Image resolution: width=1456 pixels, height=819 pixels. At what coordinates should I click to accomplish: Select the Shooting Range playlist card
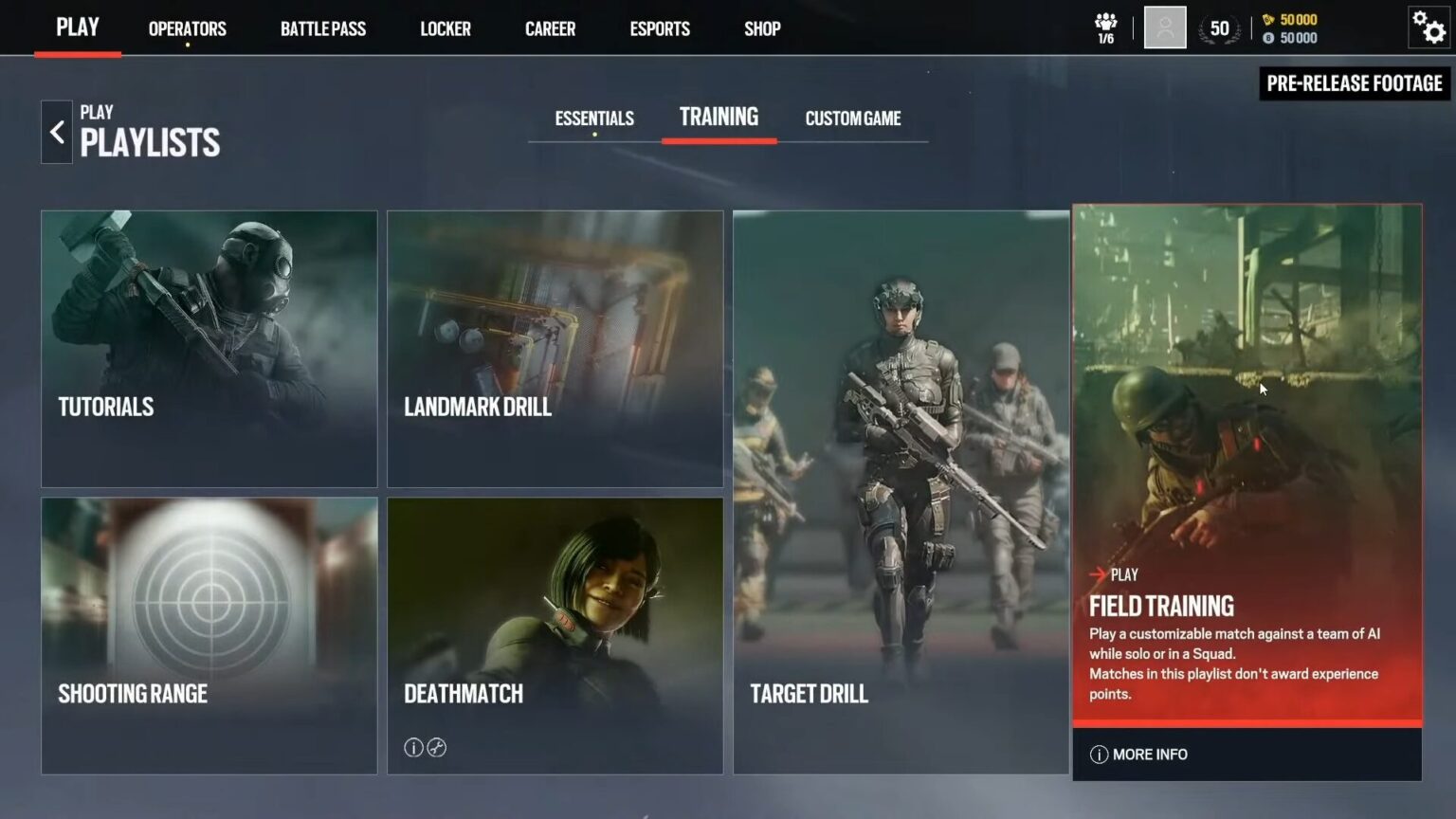pyautogui.click(x=209, y=635)
